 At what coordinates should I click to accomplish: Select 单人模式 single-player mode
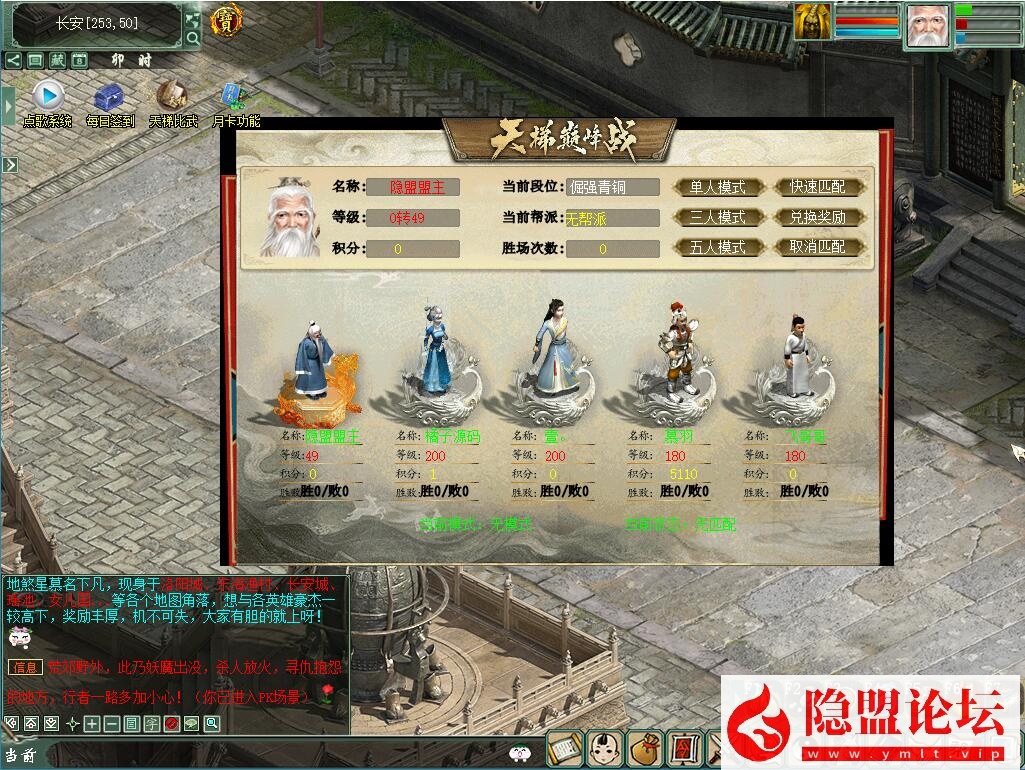click(718, 187)
